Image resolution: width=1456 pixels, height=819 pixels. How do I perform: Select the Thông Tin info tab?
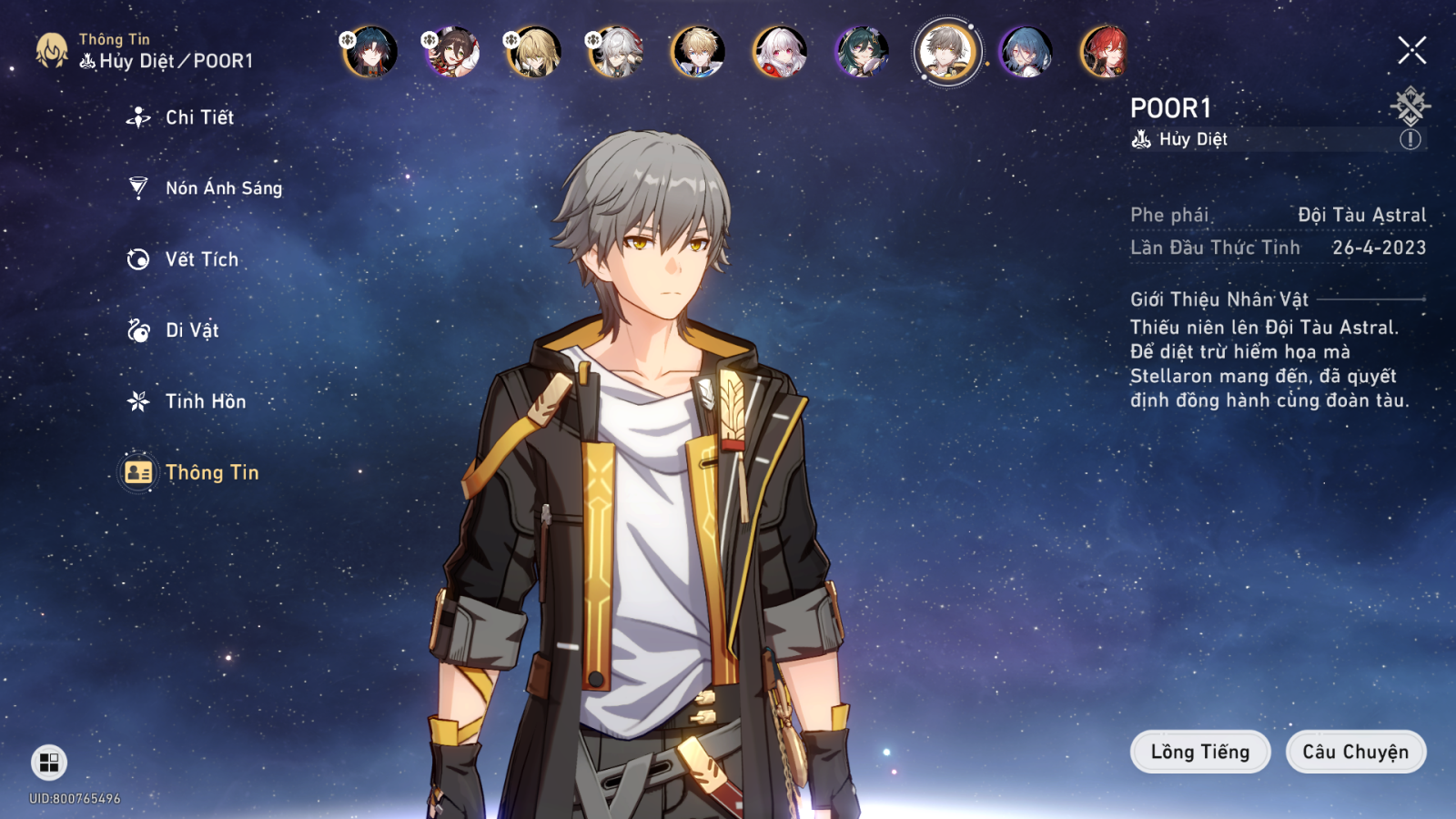211,472
